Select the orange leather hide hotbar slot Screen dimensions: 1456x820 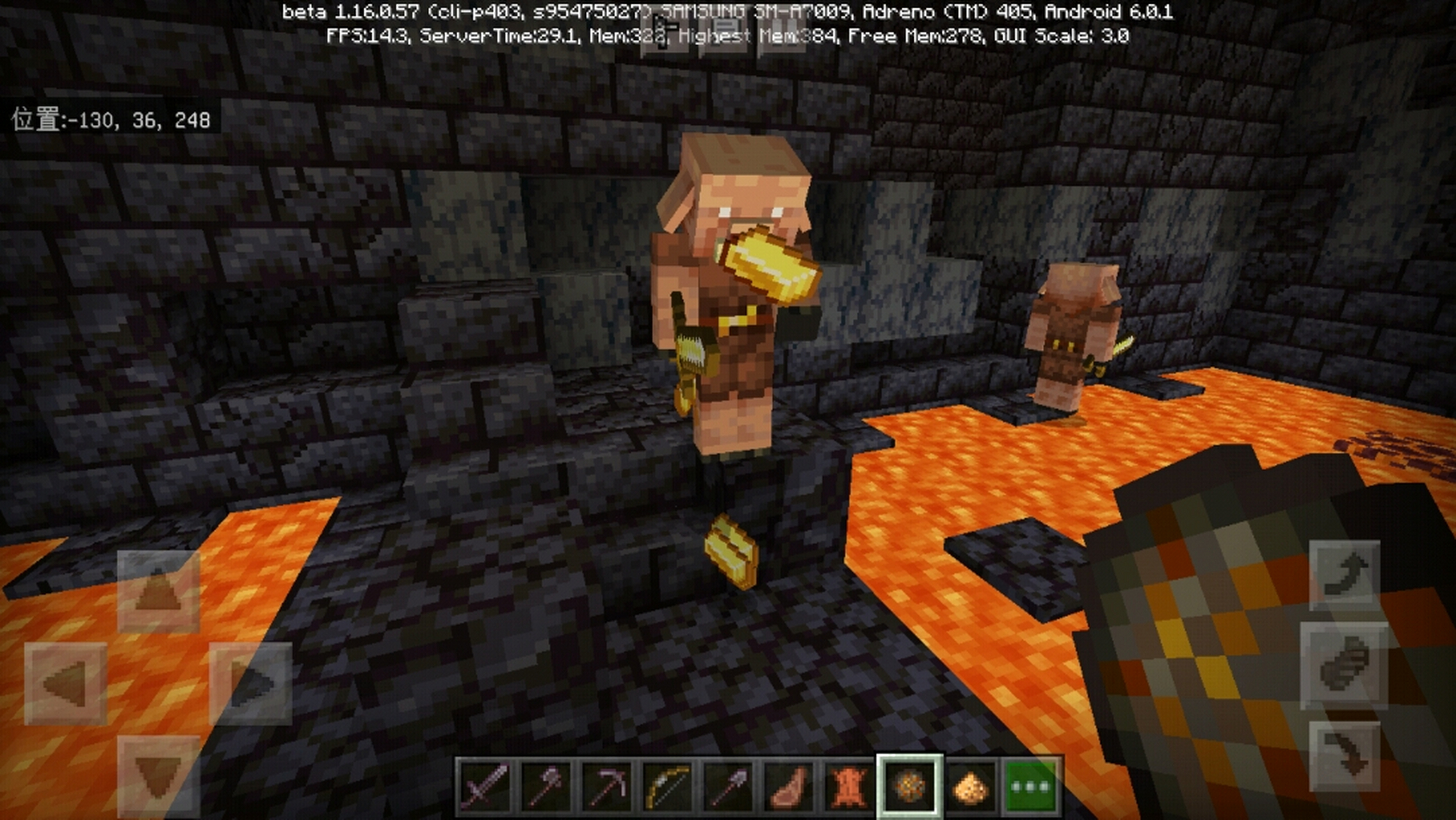pos(848,785)
